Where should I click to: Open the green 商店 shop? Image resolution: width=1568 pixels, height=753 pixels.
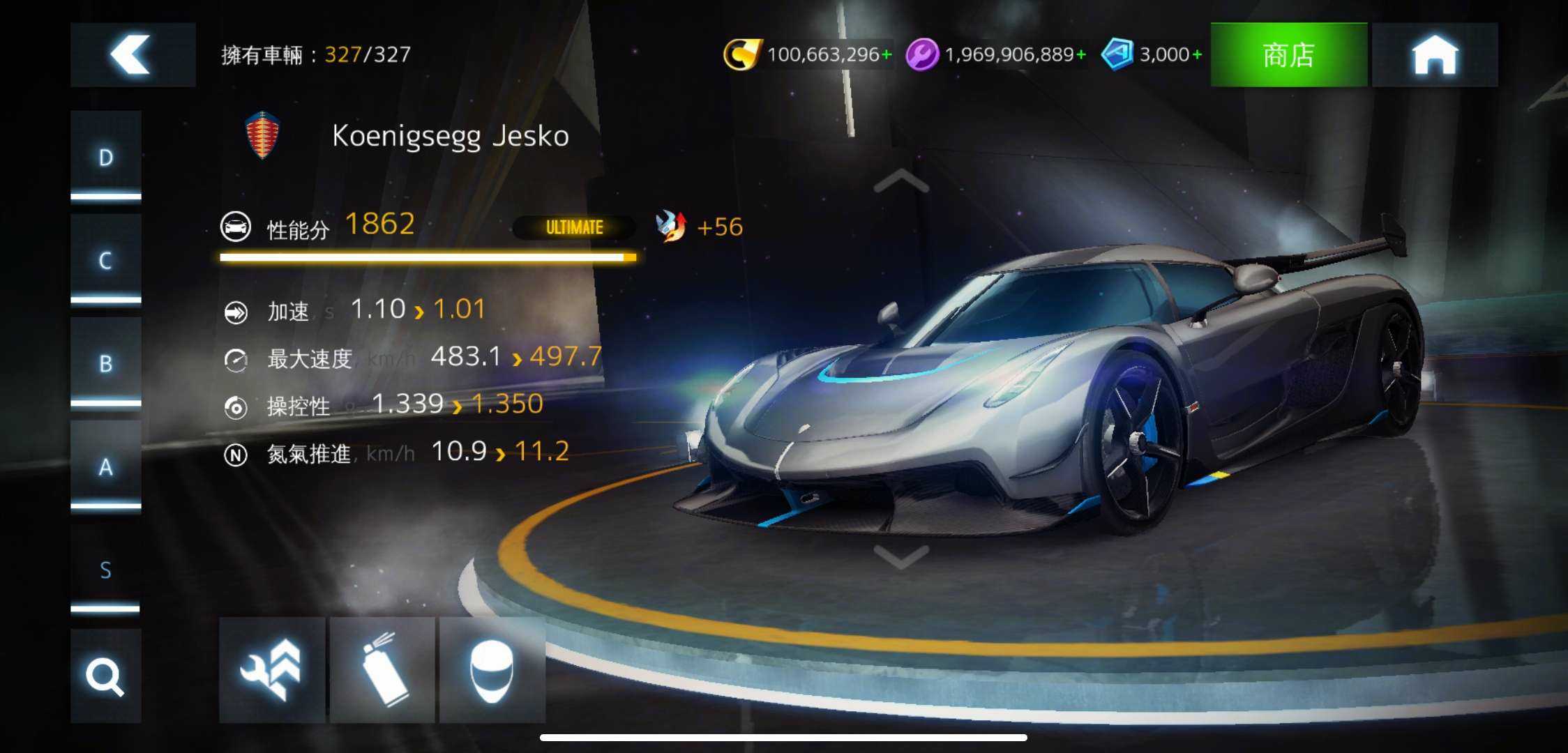[x=1288, y=54]
